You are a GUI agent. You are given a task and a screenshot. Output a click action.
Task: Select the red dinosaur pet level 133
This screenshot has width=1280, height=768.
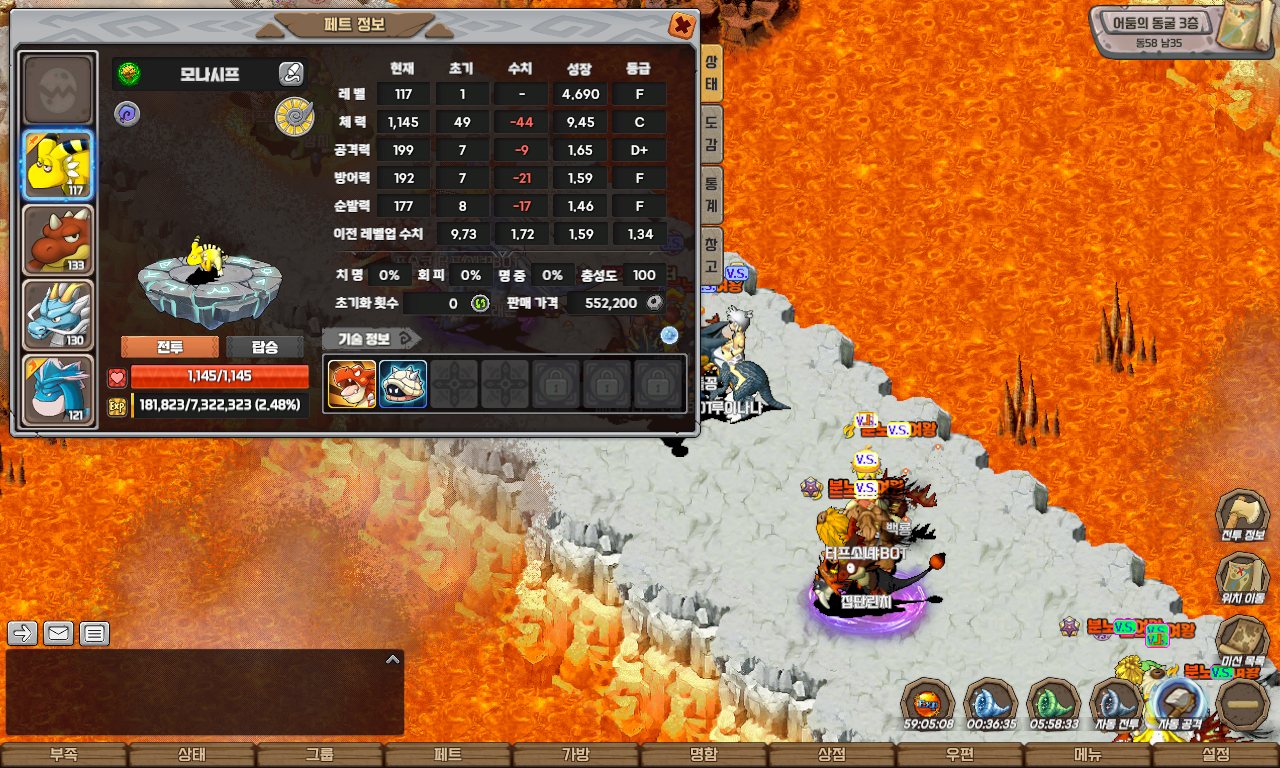58,240
